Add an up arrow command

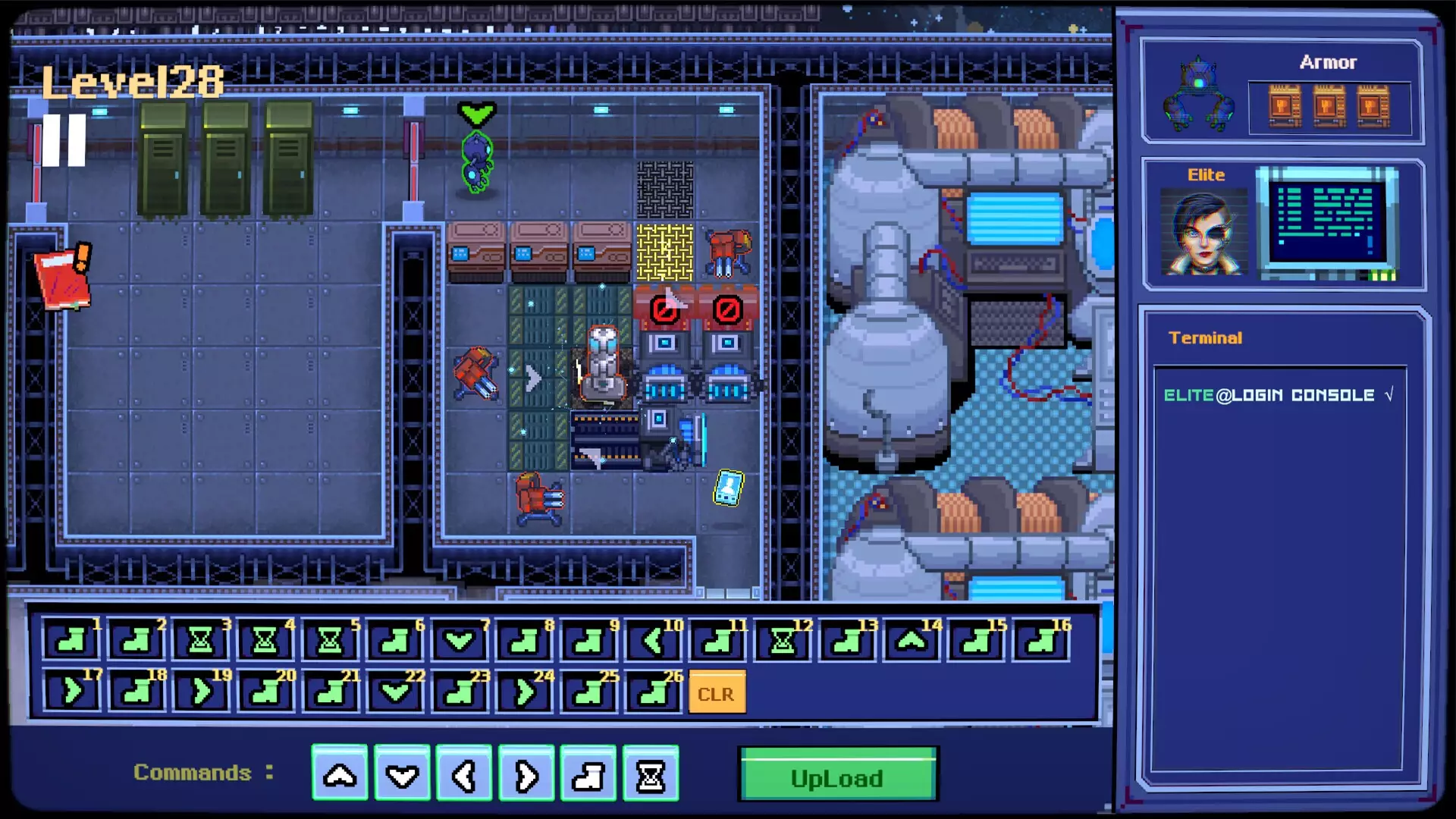(x=340, y=774)
